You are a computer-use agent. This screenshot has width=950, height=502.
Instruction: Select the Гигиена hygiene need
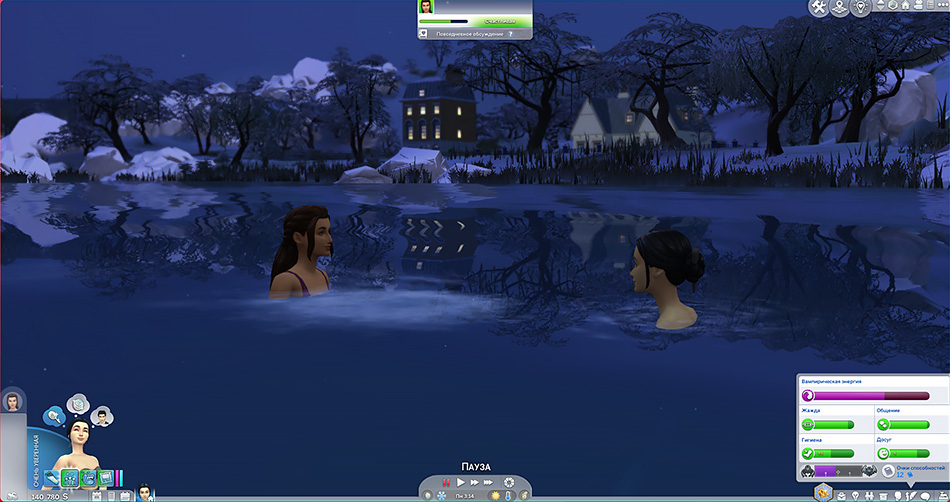[832, 453]
